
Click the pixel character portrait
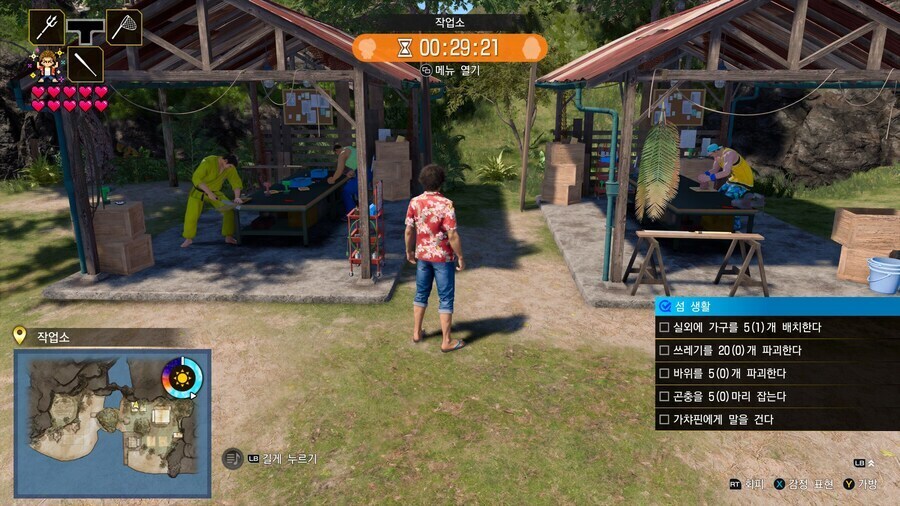[46, 65]
